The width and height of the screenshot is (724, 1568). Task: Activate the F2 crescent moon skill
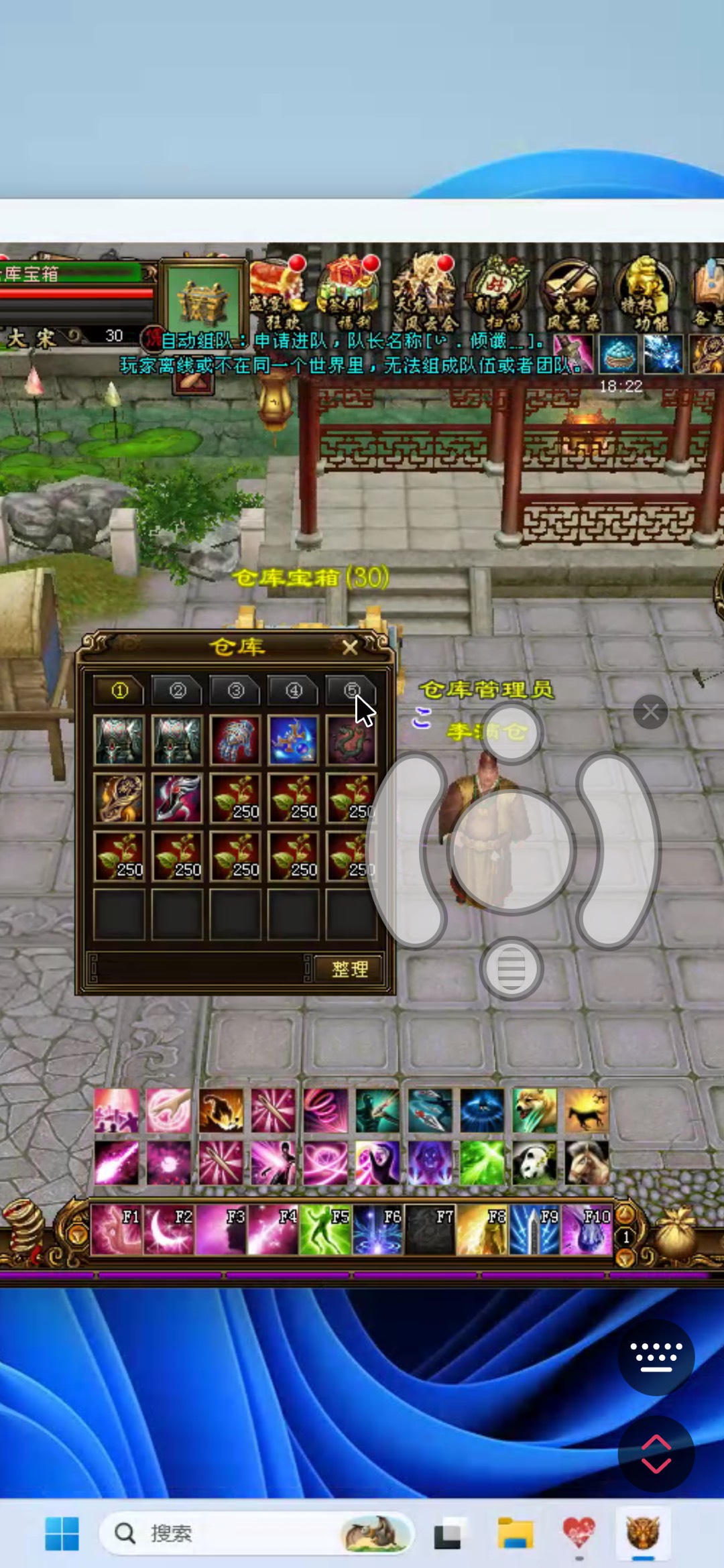169,1231
